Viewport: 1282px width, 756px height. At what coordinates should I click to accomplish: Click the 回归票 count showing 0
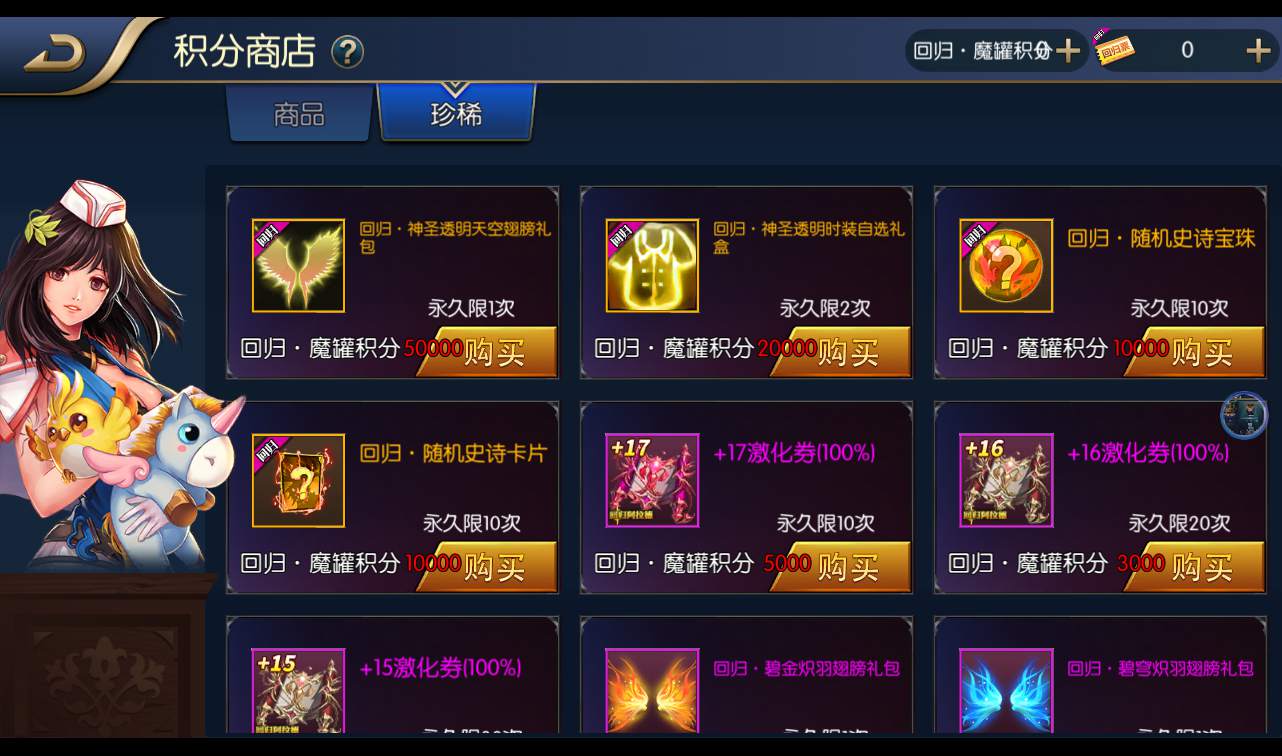pyautogui.click(x=1187, y=49)
